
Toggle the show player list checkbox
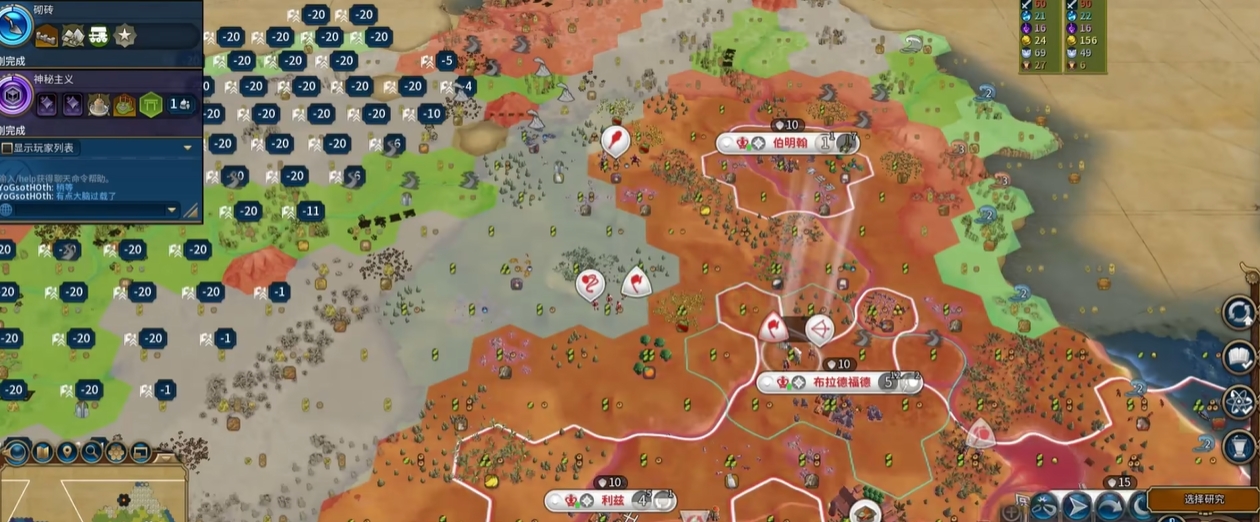tap(8, 148)
